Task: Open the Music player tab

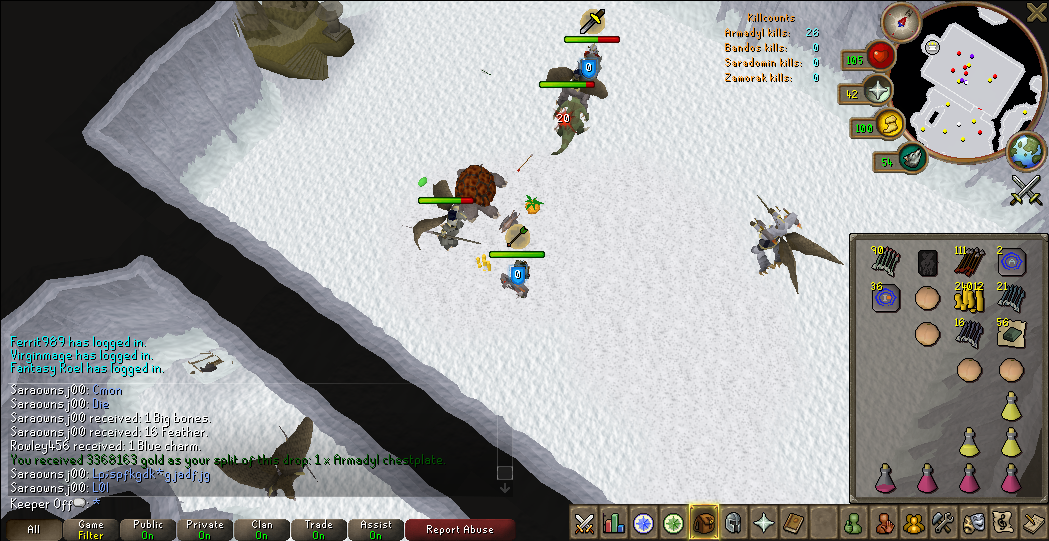Action: click(1002, 522)
